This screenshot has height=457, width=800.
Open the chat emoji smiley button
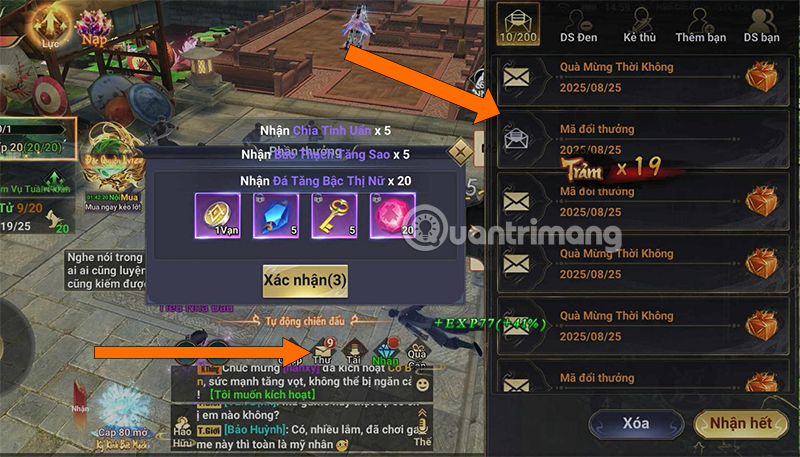[x=422, y=384]
